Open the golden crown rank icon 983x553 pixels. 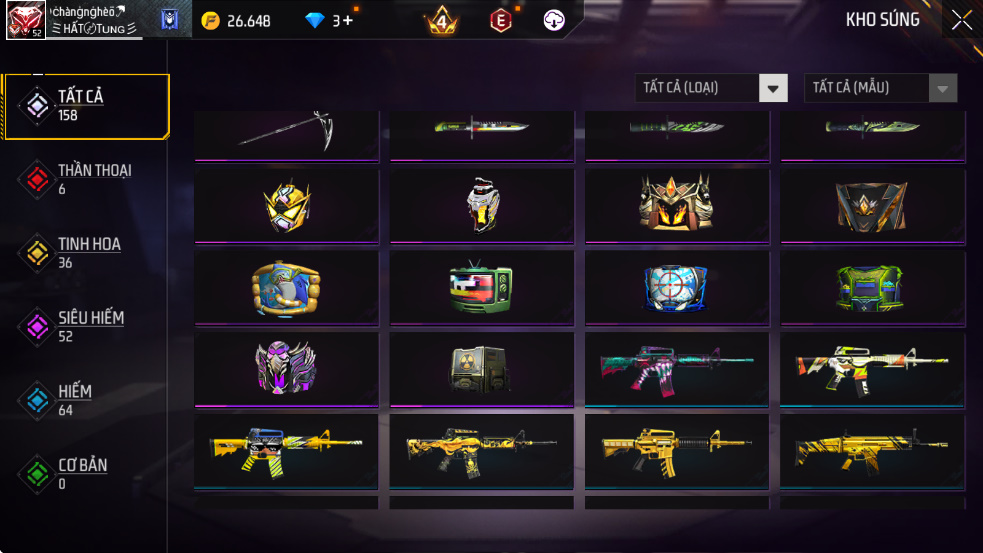pos(441,20)
